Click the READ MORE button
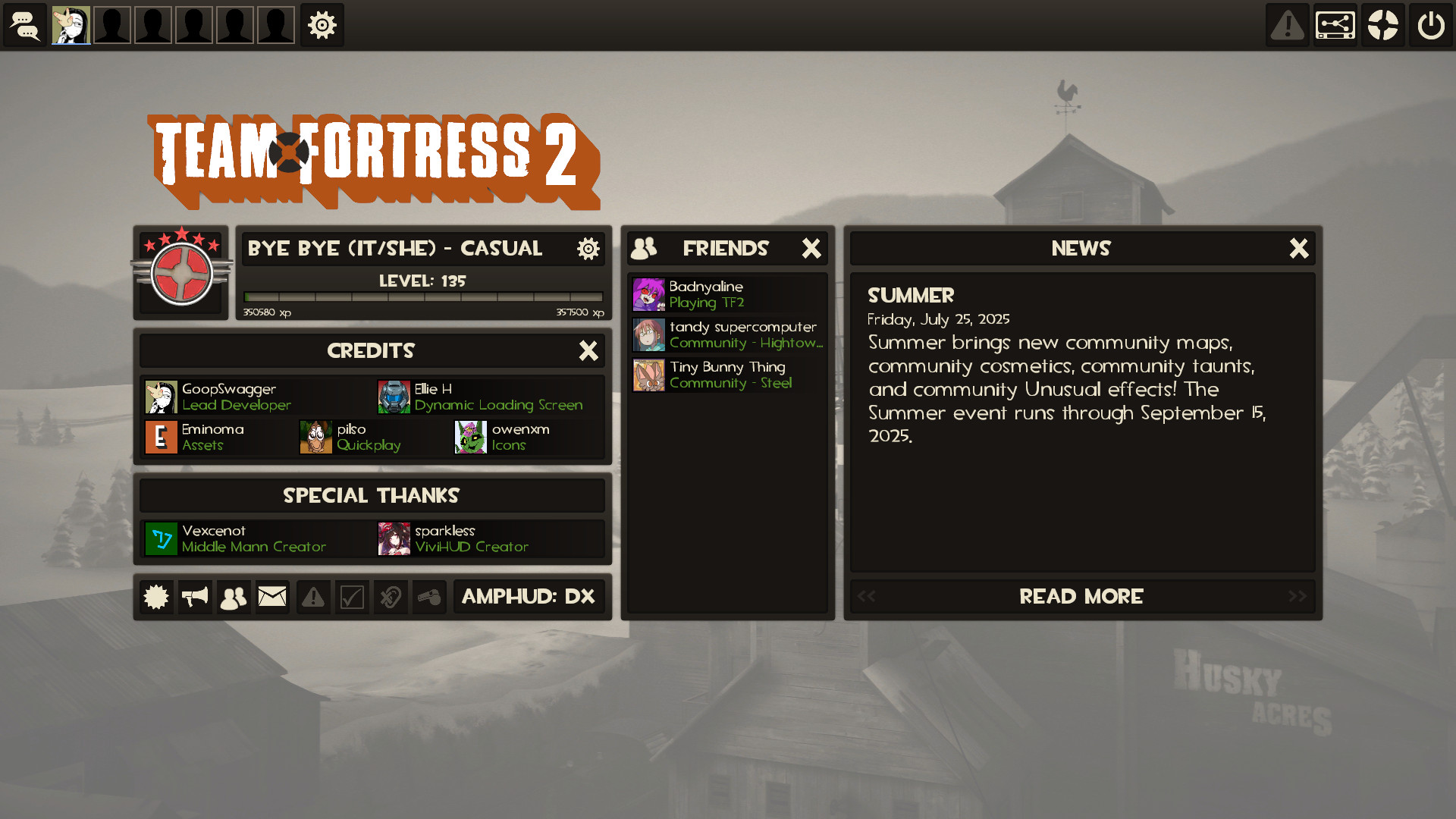This screenshot has width=1456, height=819. pos(1081,597)
